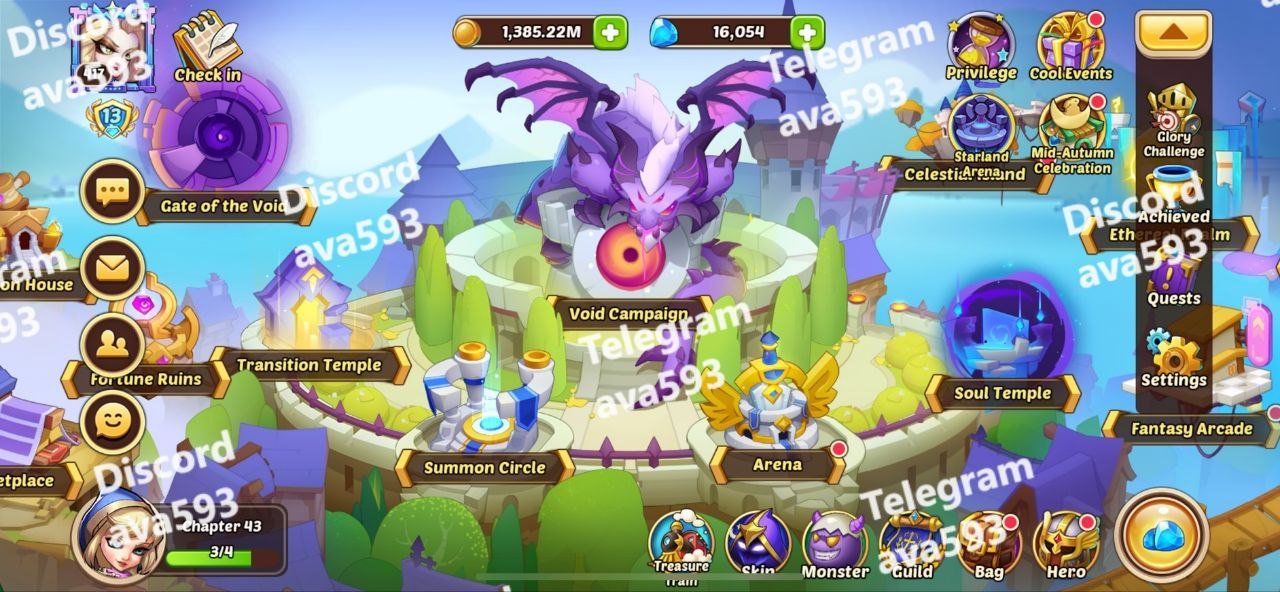This screenshot has height=592, width=1280.
Task: Add more gold coins with plus button
Action: pyautogui.click(x=610, y=32)
